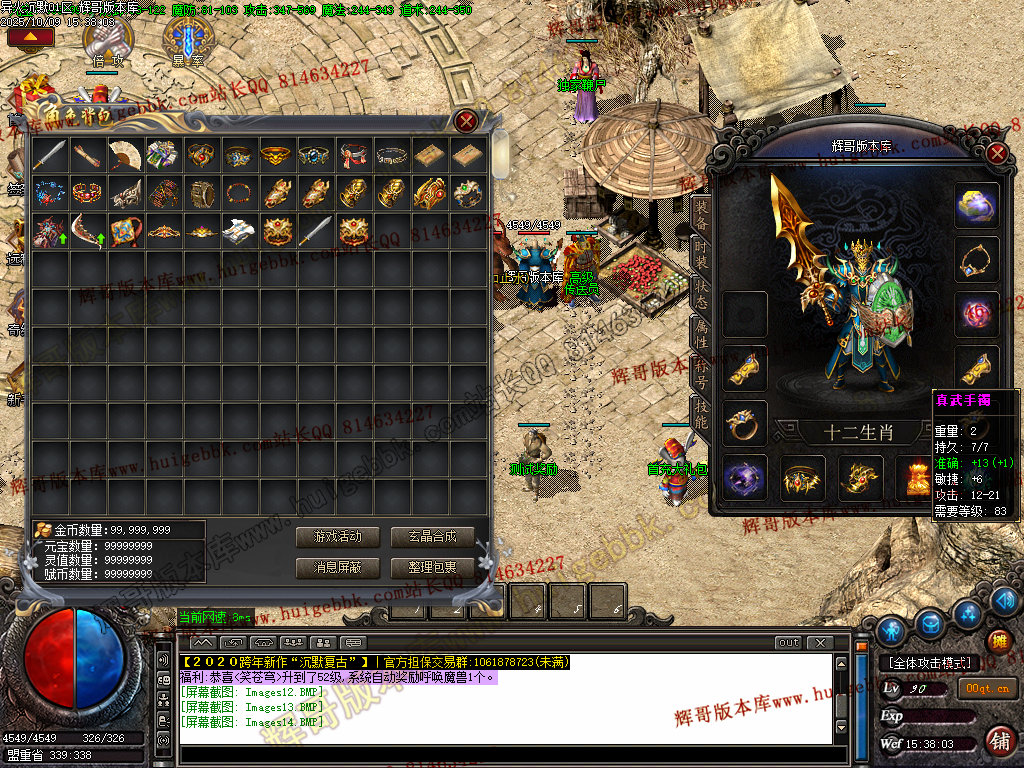Select the 称号 title tab

pyautogui.click(x=701, y=371)
